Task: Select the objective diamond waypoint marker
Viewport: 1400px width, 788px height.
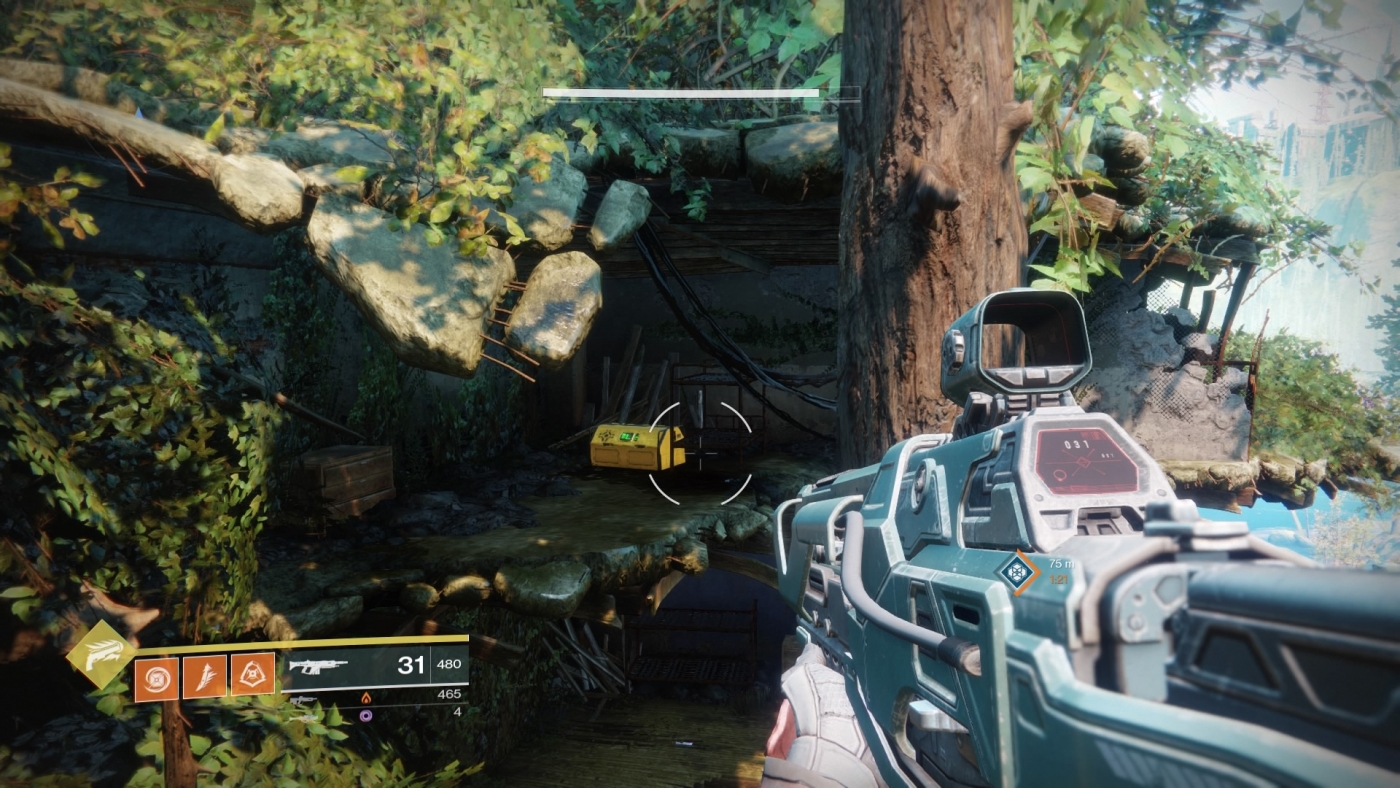Action: [1017, 572]
